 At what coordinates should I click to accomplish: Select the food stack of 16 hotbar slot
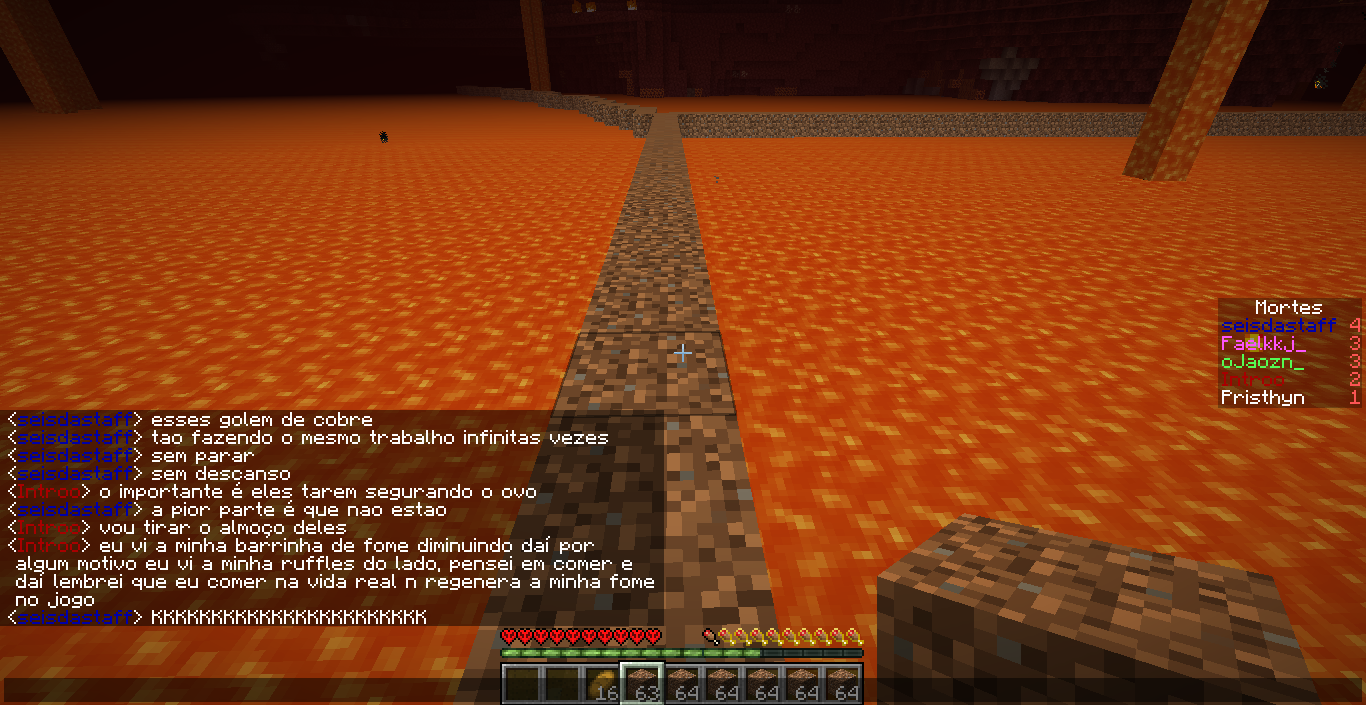click(601, 684)
